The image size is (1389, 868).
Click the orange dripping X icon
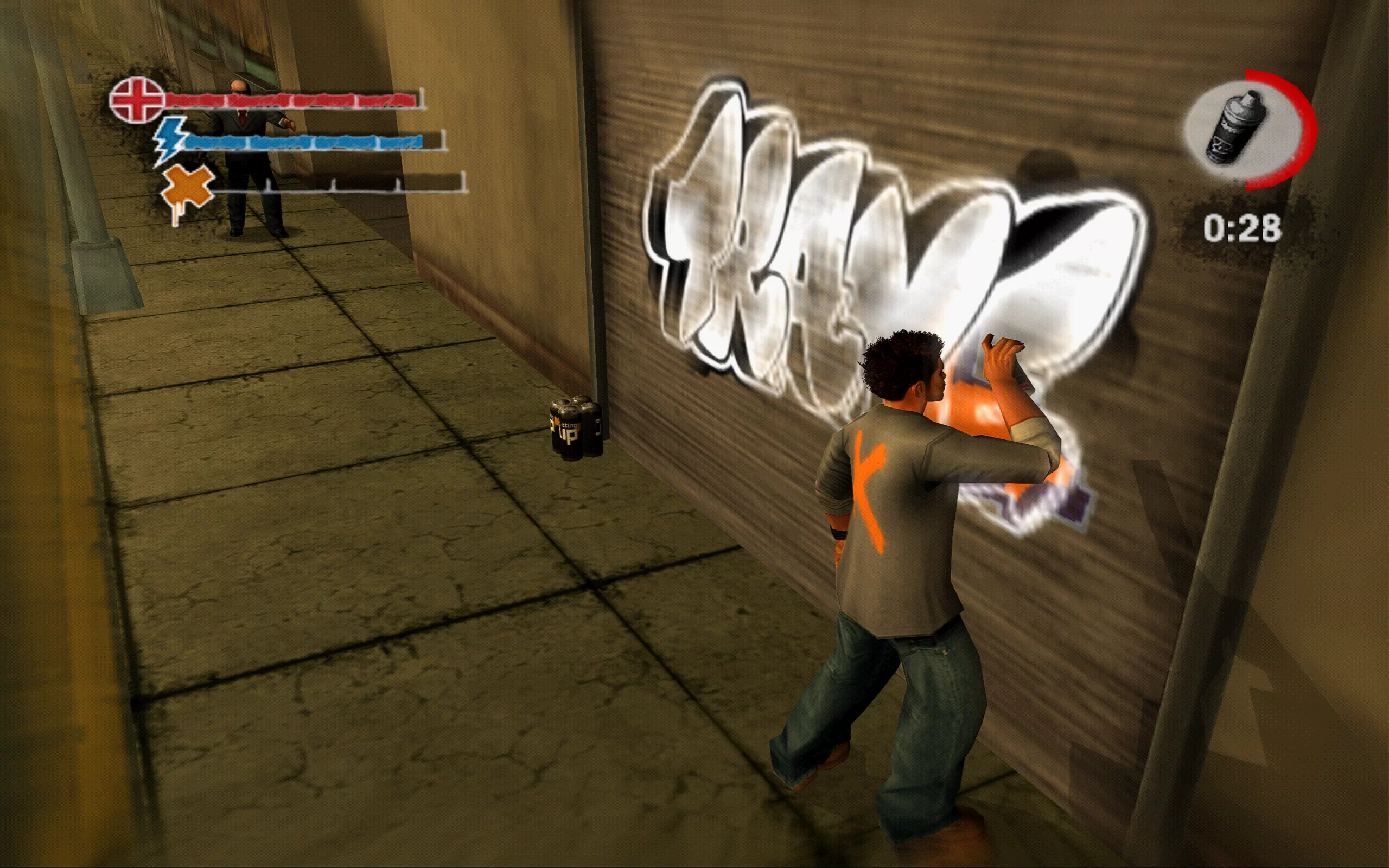point(187,189)
